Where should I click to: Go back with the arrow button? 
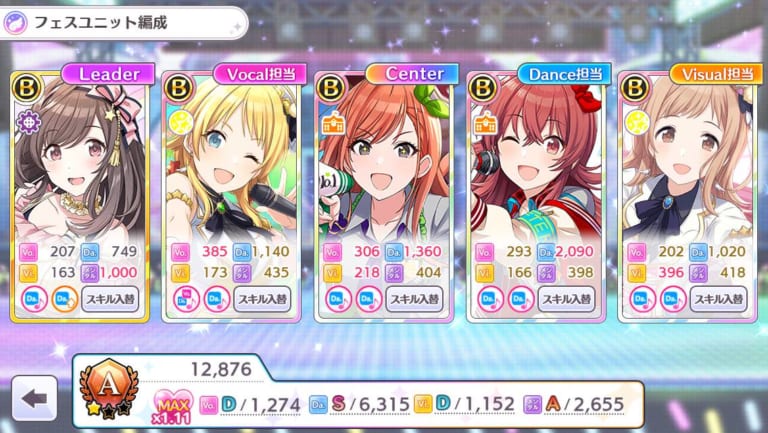(x=35, y=398)
